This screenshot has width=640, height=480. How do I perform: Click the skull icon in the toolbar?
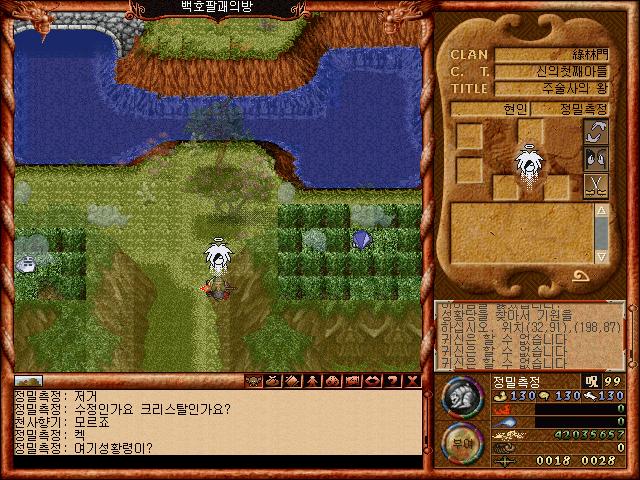(x=253, y=381)
